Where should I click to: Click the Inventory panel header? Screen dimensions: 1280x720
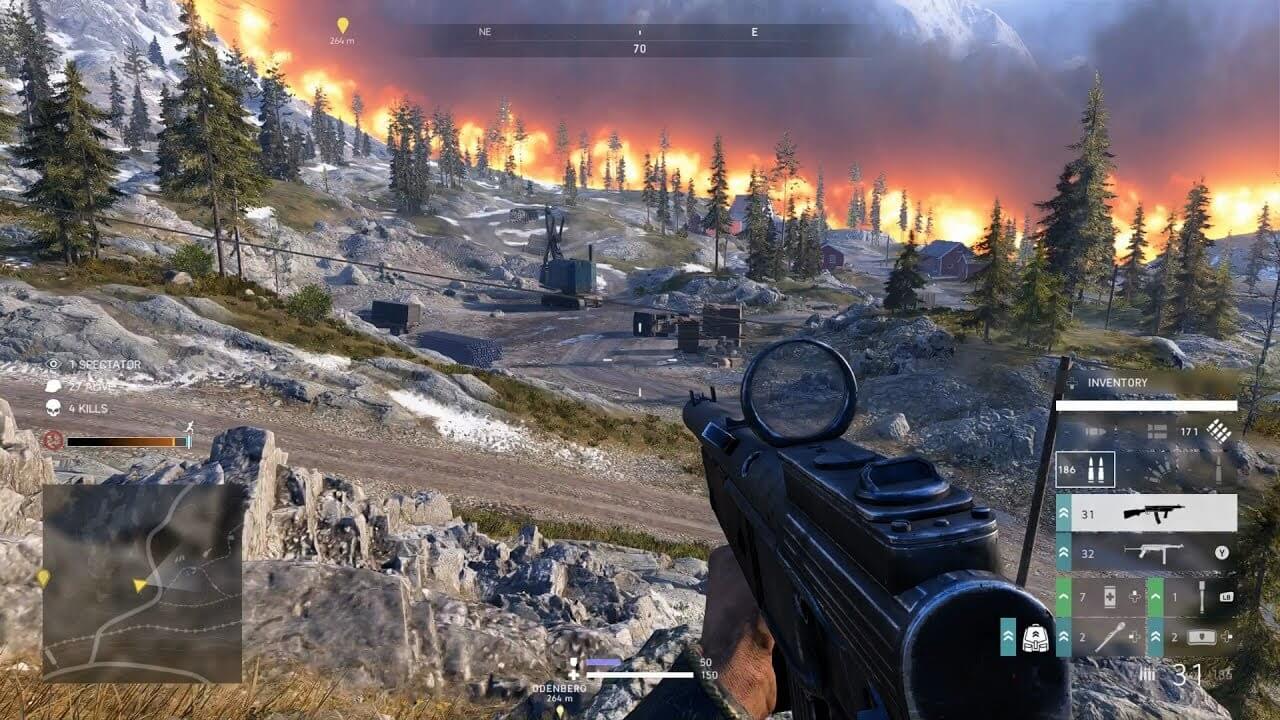click(x=1117, y=382)
